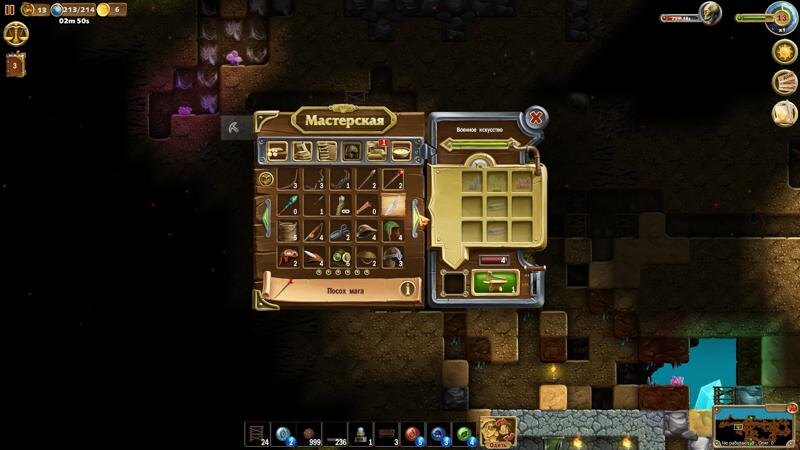
Task: Show info for Посох мага
Action: [408, 289]
